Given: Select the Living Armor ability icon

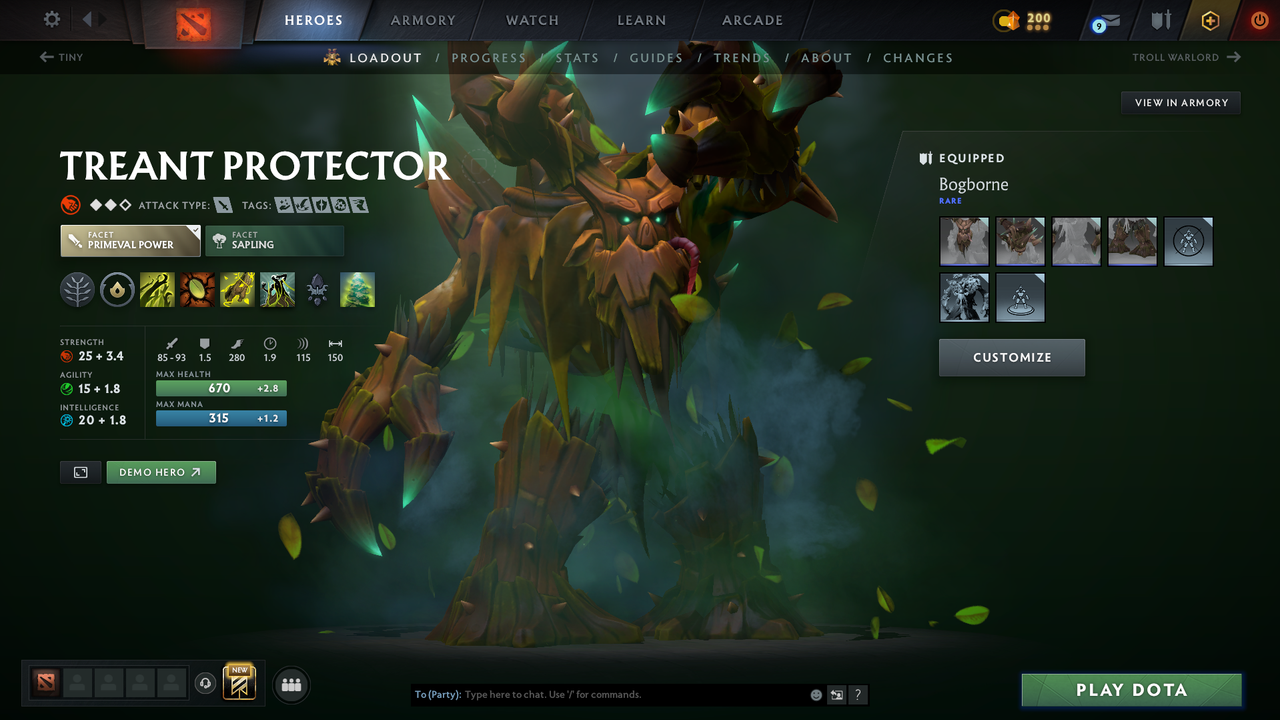Looking at the screenshot, I should [236, 290].
